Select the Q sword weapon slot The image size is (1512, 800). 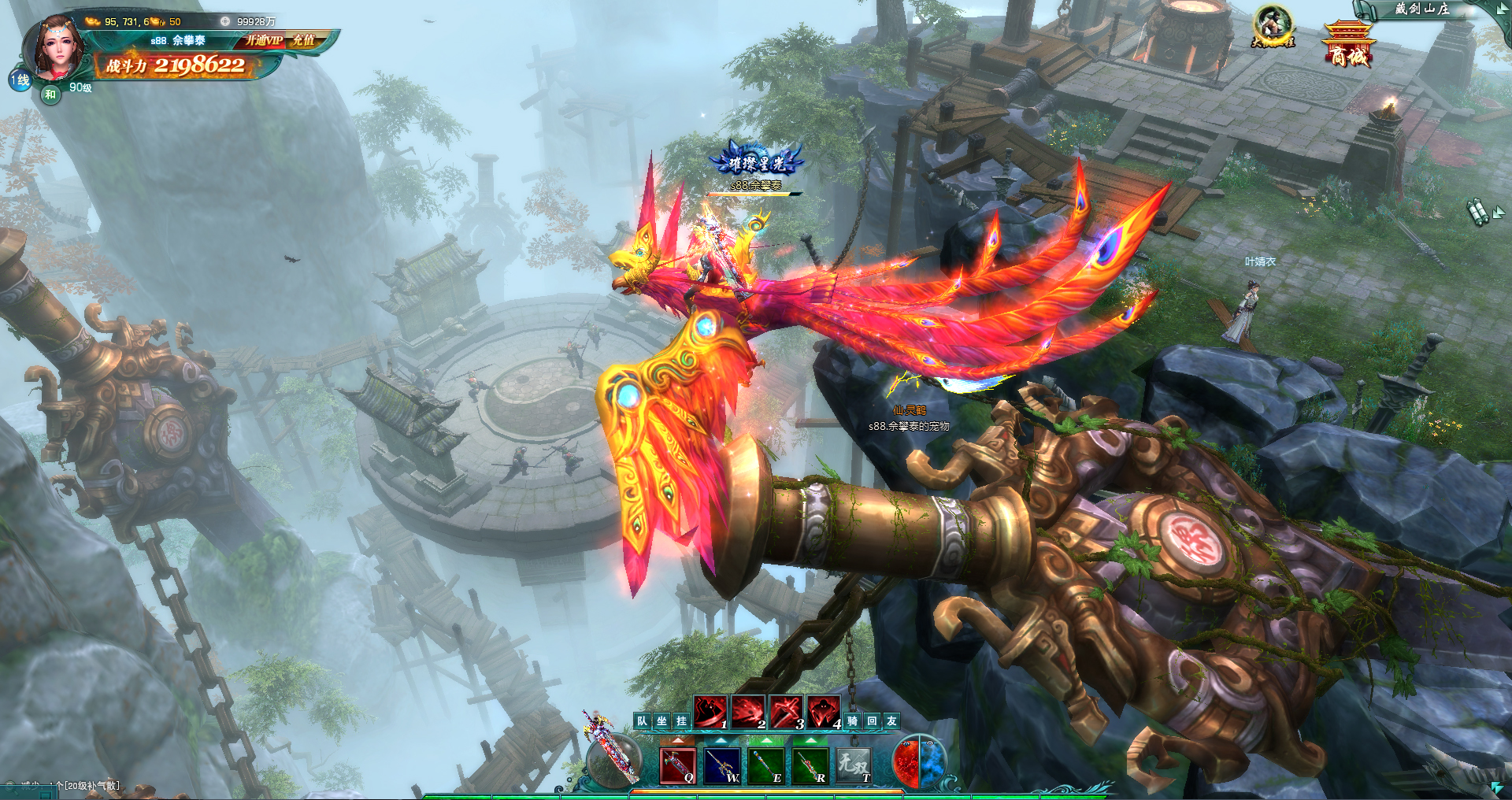678,765
